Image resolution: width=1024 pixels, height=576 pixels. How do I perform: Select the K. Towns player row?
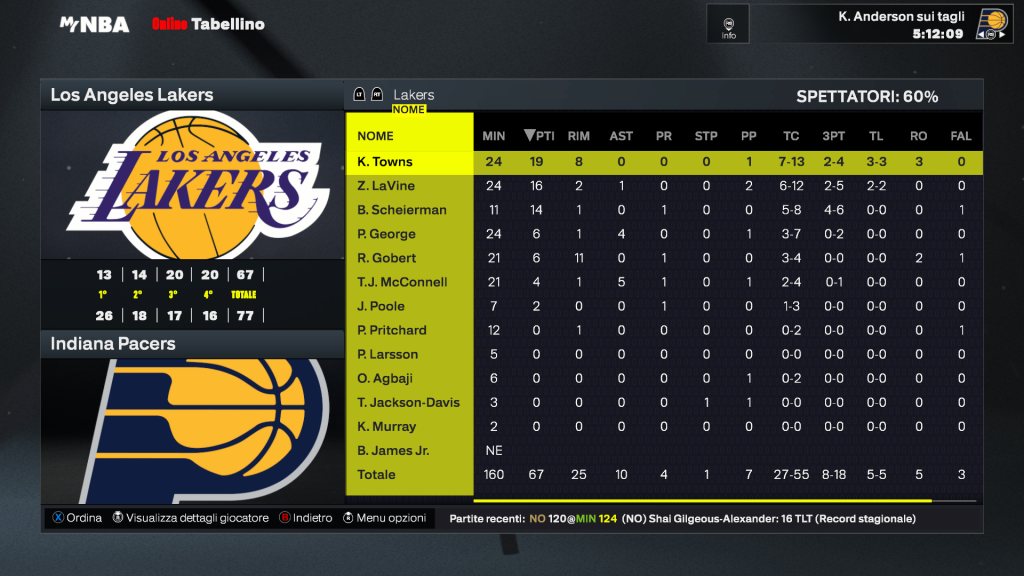pos(385,162)
